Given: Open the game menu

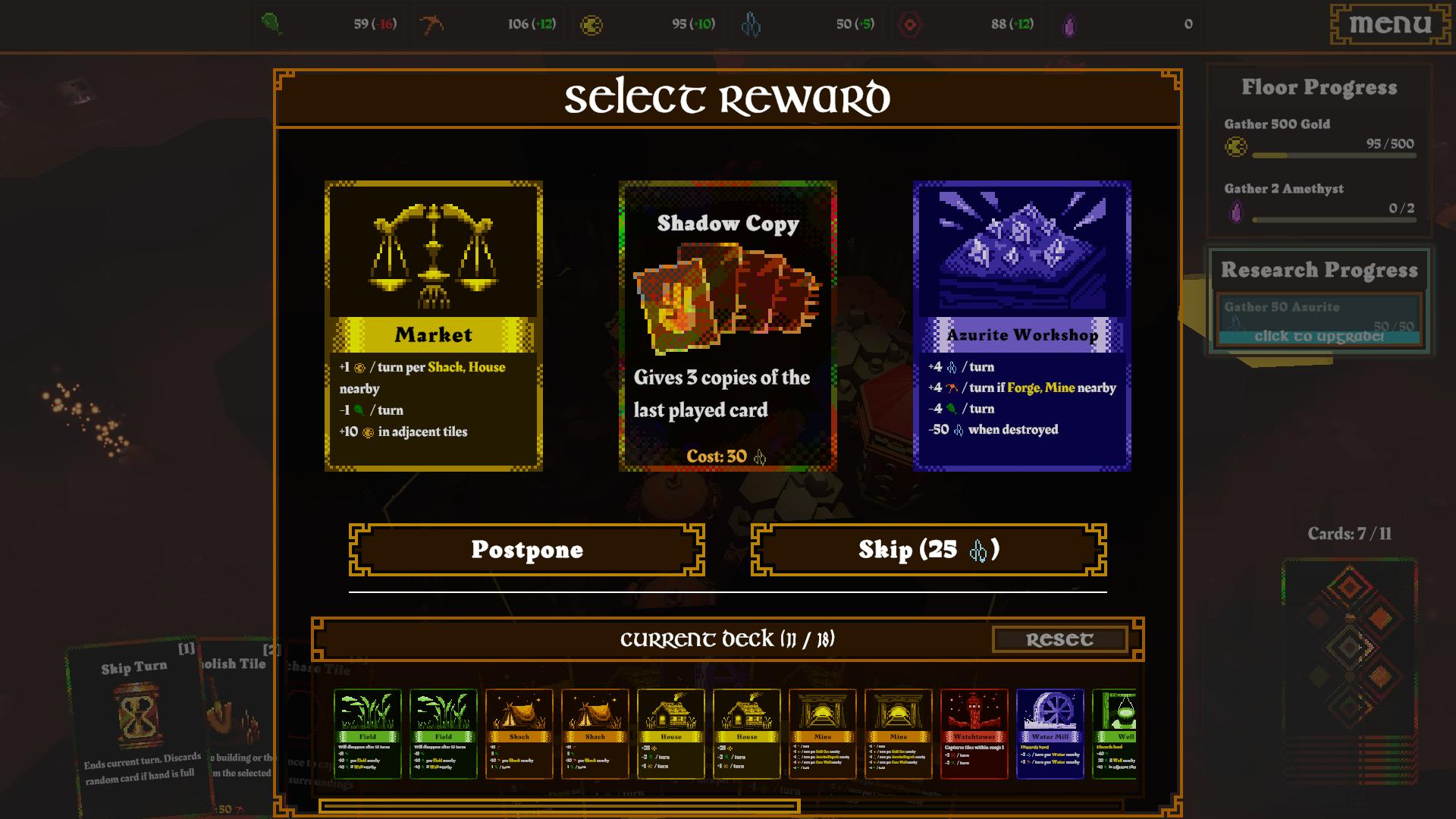Looking at the screenshot, I should tap(1390, 24).
